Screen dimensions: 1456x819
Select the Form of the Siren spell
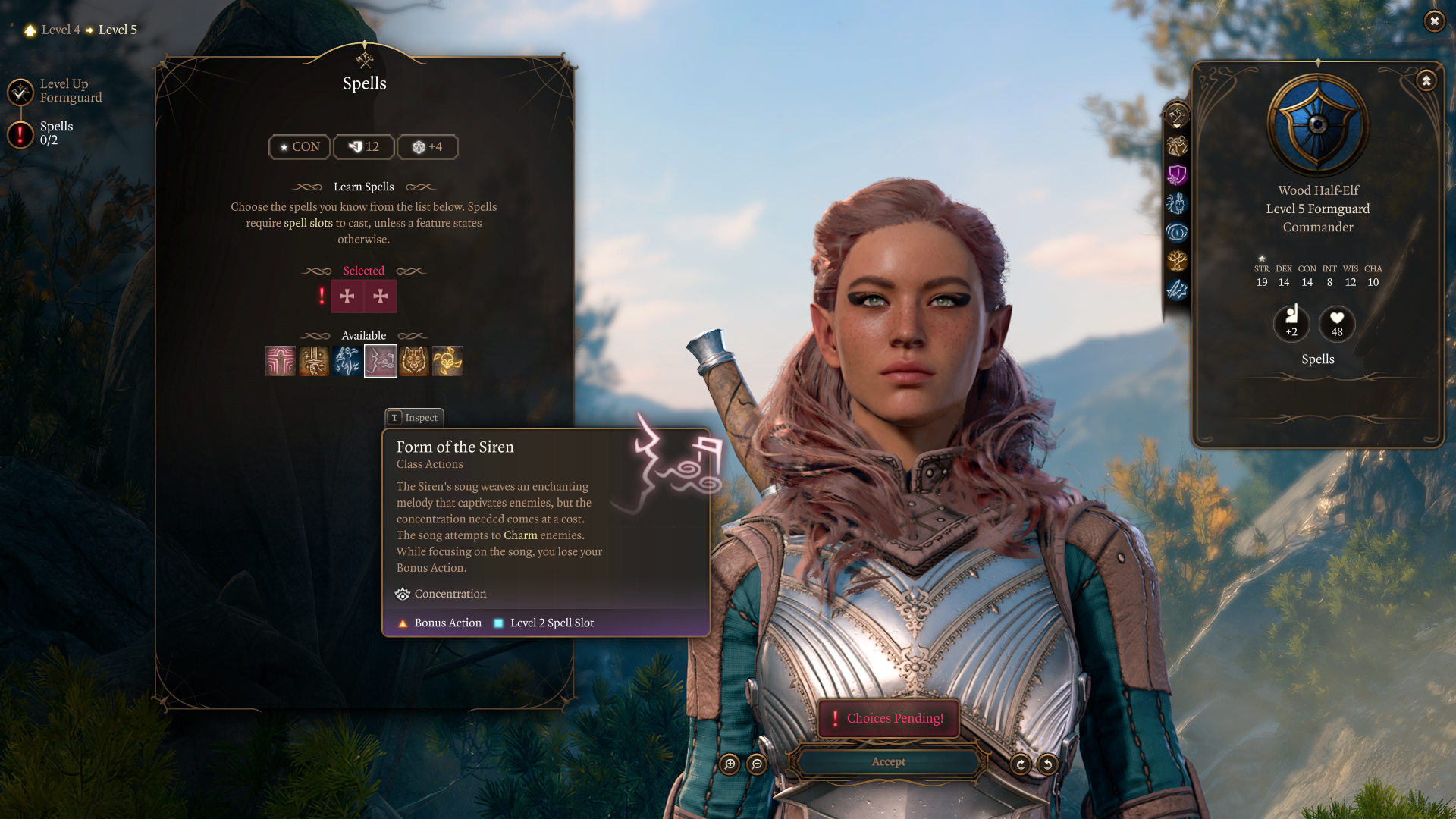381,361
